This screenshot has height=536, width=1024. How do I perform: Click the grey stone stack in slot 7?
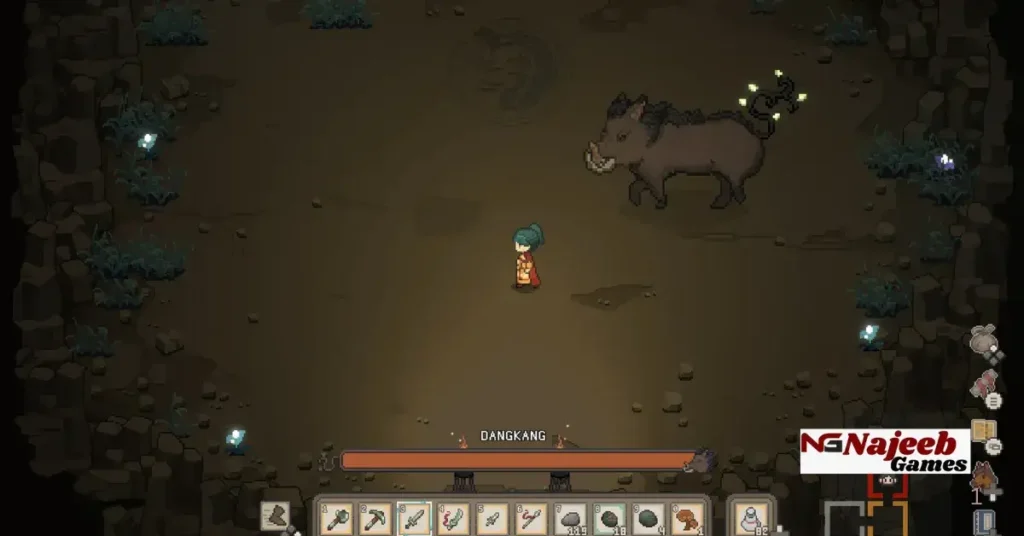[x=570, y=518]
